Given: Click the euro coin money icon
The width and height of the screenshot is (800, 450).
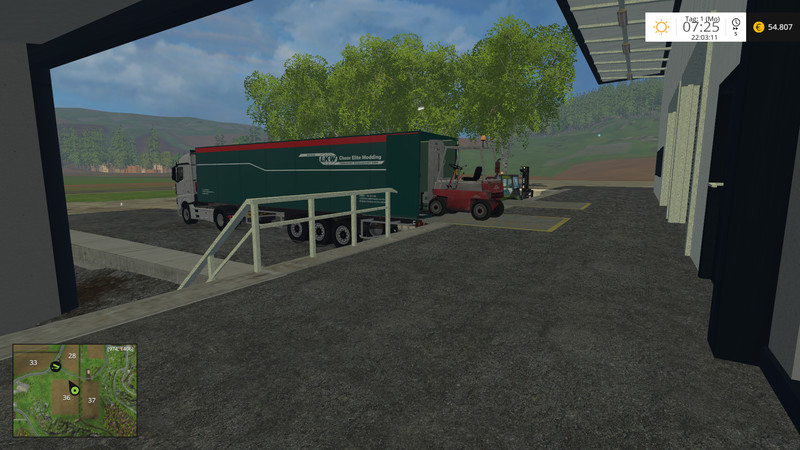Looking at the screenshot, I should (758, 27).
